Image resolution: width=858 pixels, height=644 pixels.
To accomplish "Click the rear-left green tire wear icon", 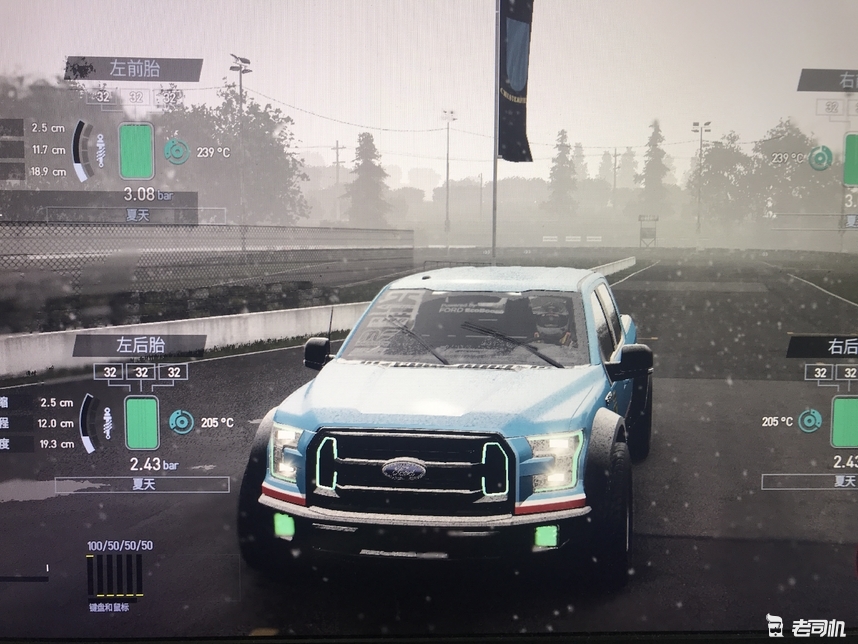I will click(141, 422).
